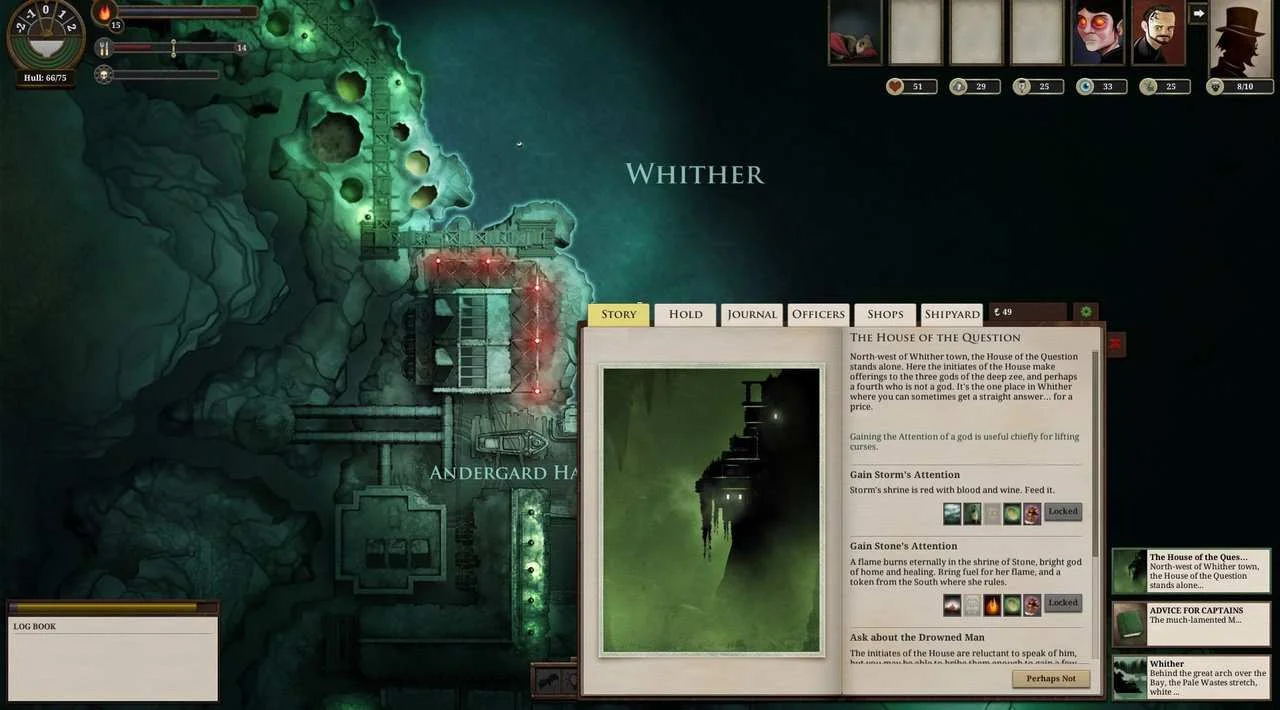Switch to the Hold tab
This screenshot has width=1280, height=710.
[685, 314]
